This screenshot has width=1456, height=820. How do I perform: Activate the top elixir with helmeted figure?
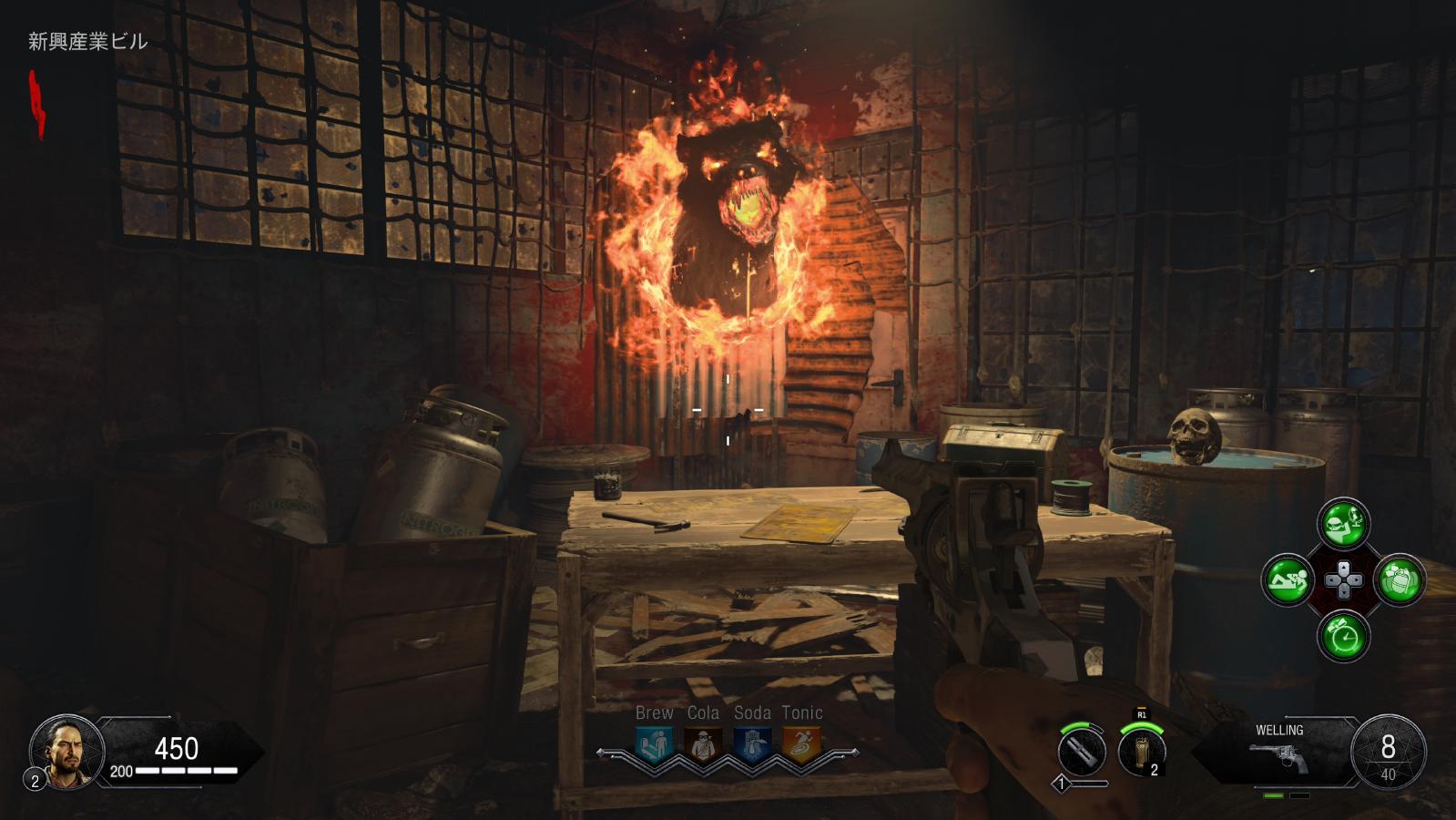[x=1343, y=524]
